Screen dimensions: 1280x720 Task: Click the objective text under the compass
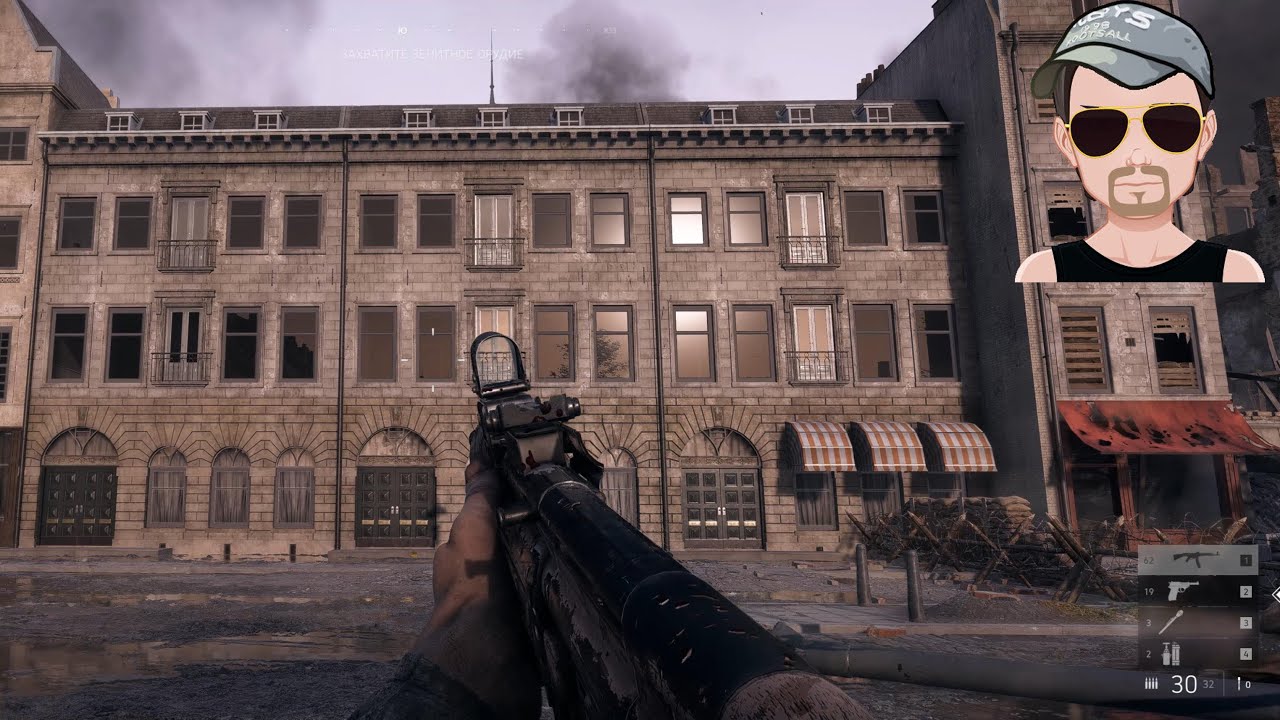click(432, 54)
